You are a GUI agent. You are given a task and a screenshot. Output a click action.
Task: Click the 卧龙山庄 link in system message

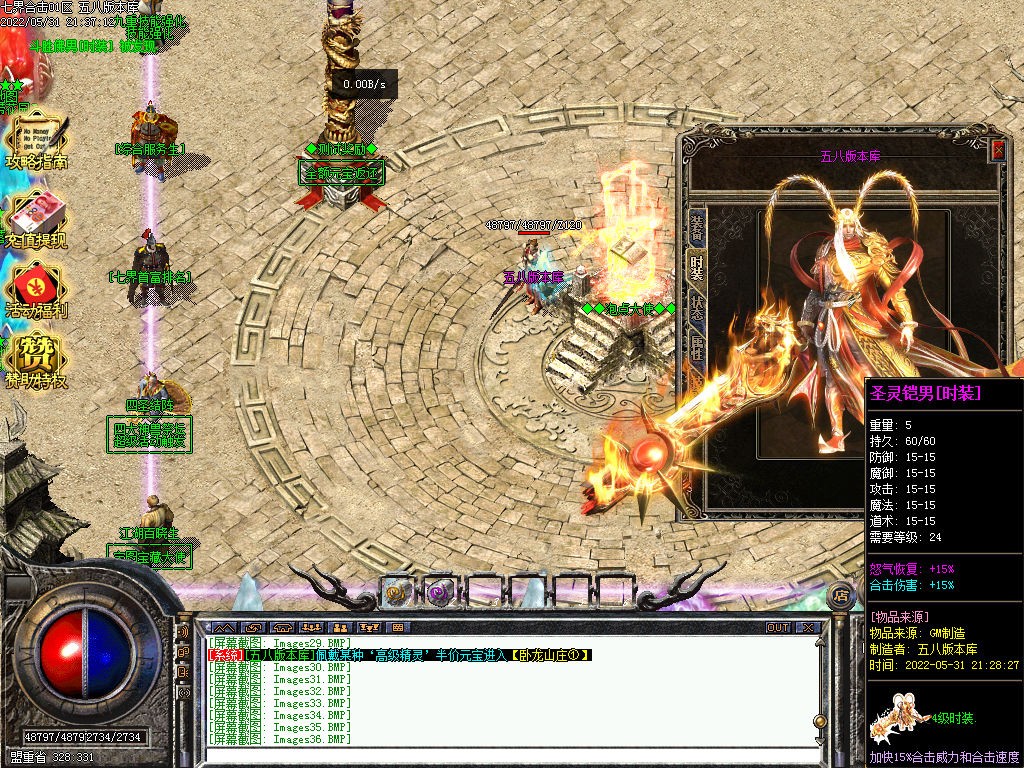550,655
